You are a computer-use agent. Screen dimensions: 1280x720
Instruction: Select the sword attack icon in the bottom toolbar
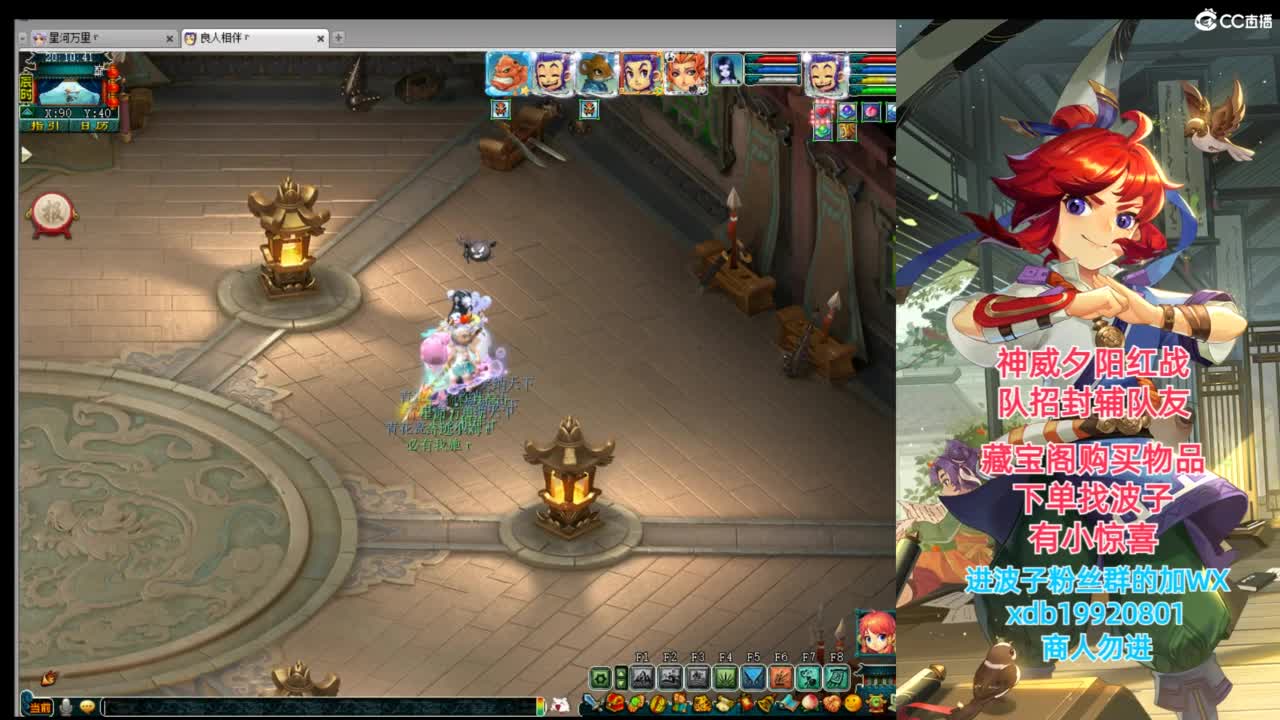pyautogui.click(x=591, y=703)
